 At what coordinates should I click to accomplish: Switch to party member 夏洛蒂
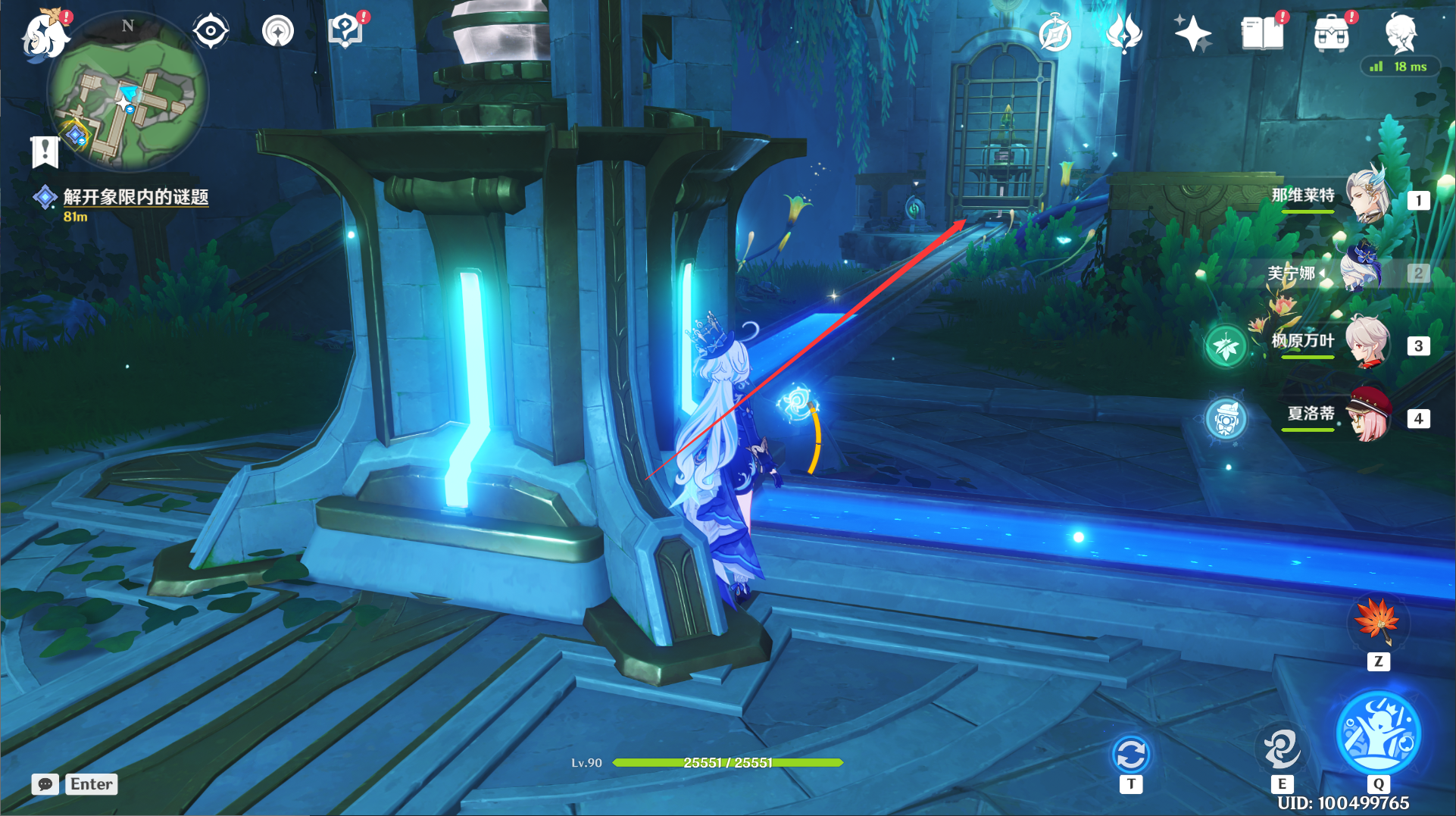(1367, 415)
